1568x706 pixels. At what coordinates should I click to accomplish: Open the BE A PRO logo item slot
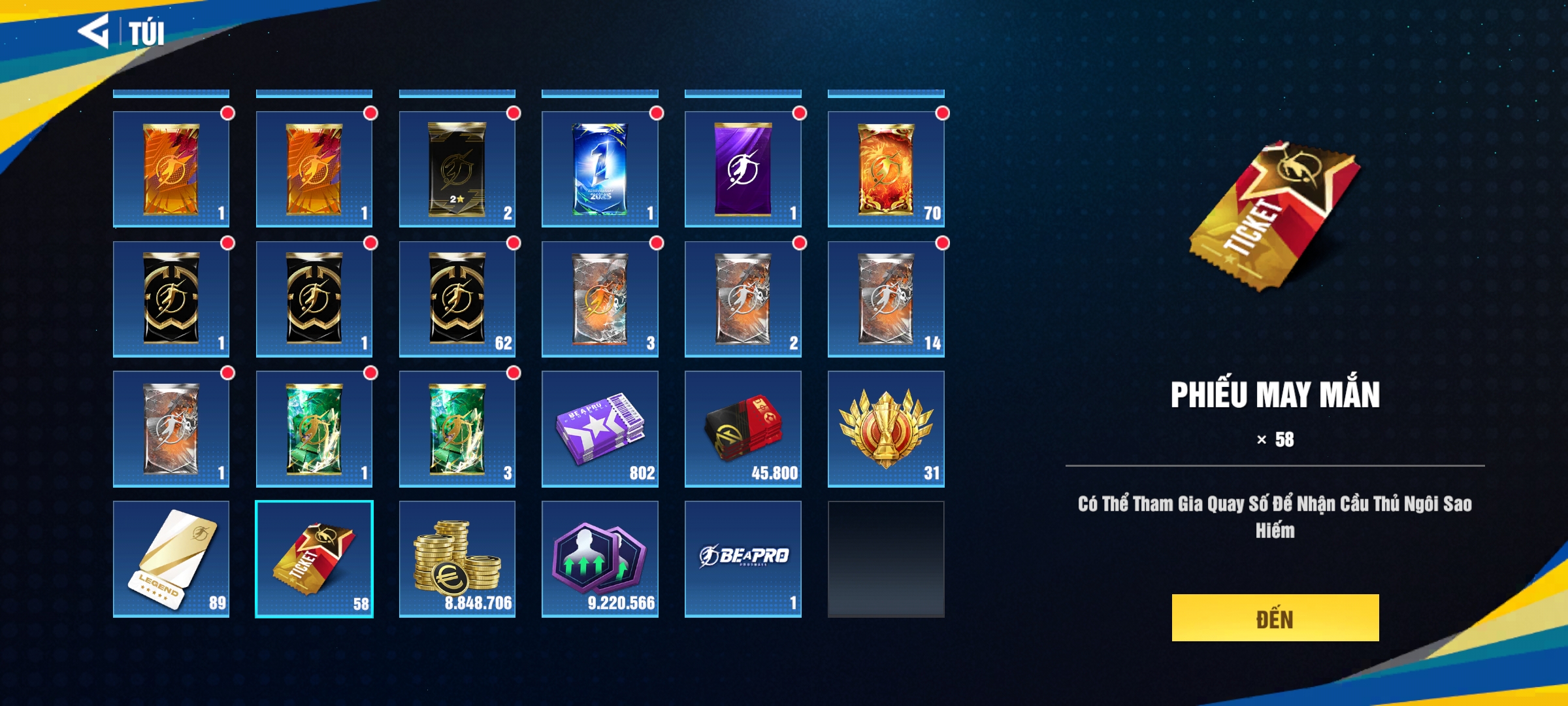click(x=743, y=559)
